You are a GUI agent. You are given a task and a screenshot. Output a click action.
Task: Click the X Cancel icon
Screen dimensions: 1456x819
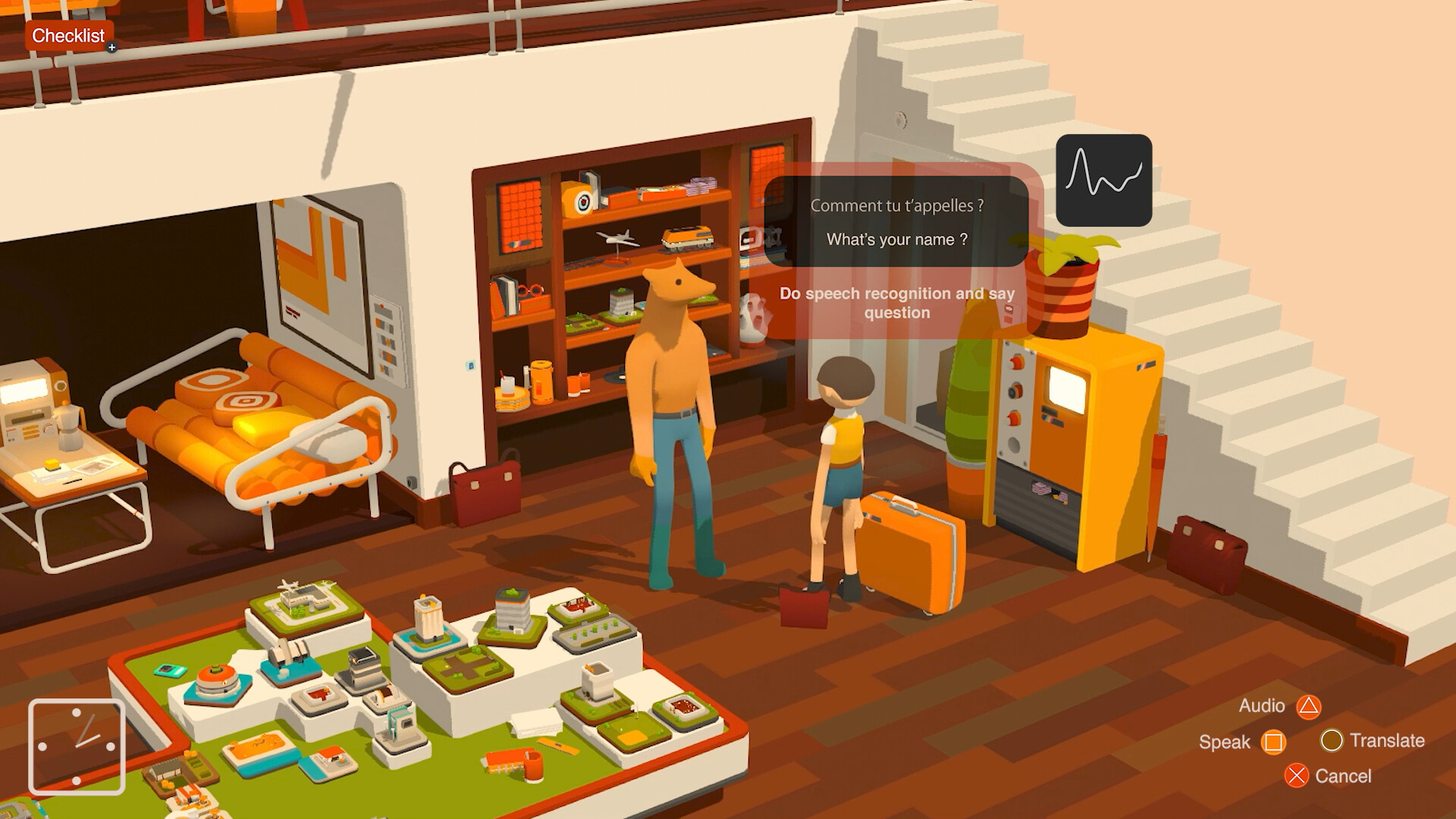(x=1297, y=776)
